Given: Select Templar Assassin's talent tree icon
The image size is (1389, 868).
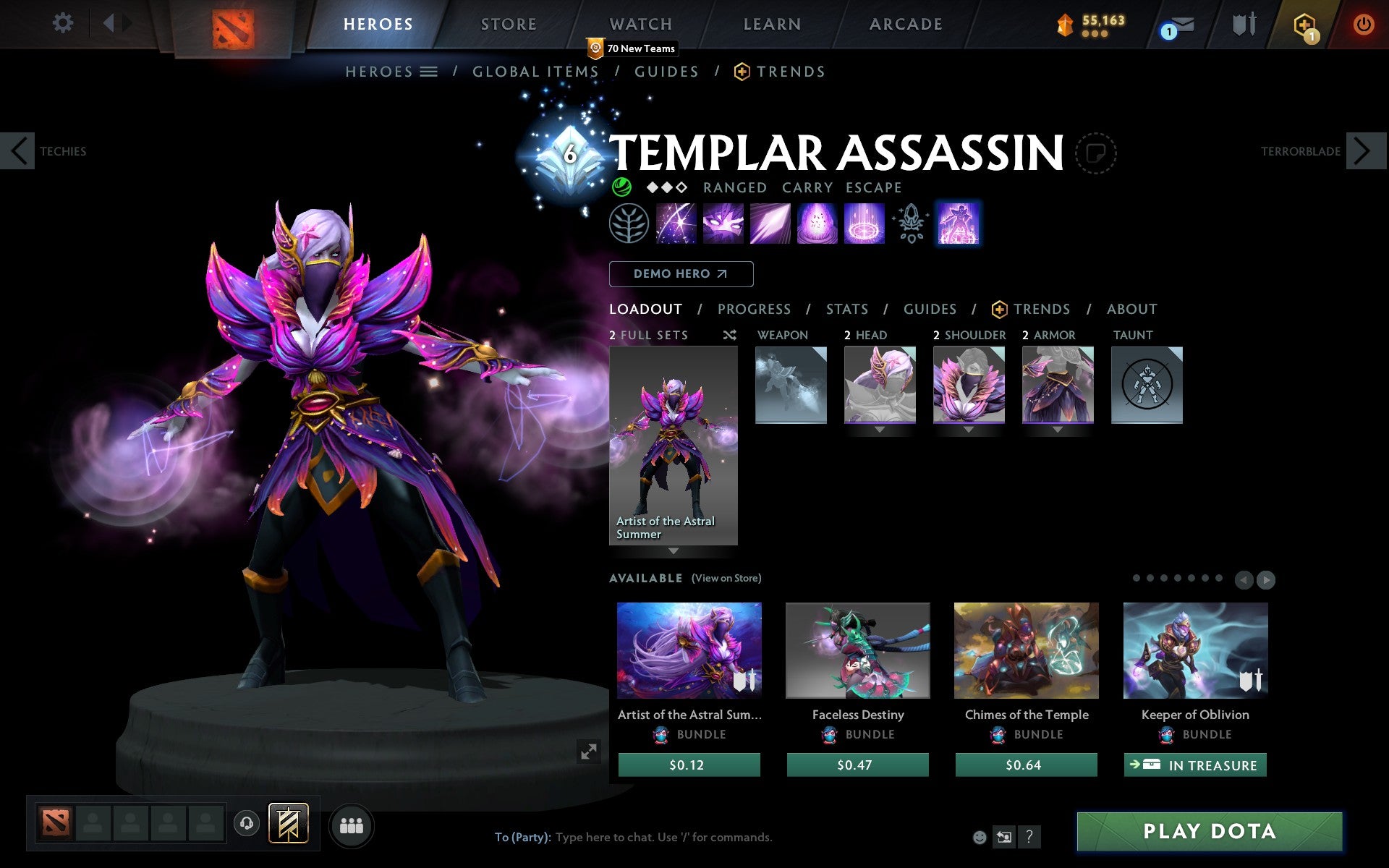Looking at the screenshot, I should pyautogui.click(x=629, y=224).
